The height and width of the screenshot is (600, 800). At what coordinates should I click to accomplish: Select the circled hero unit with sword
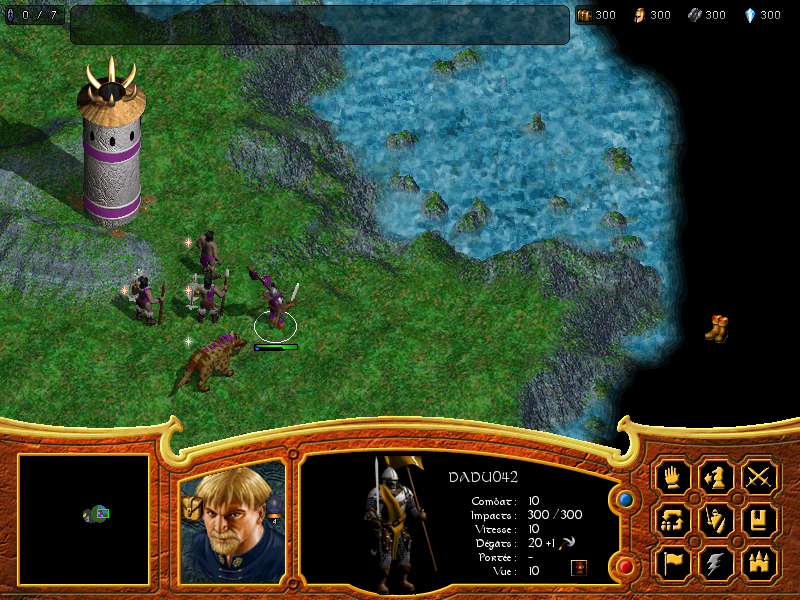(x=275, y=305)
